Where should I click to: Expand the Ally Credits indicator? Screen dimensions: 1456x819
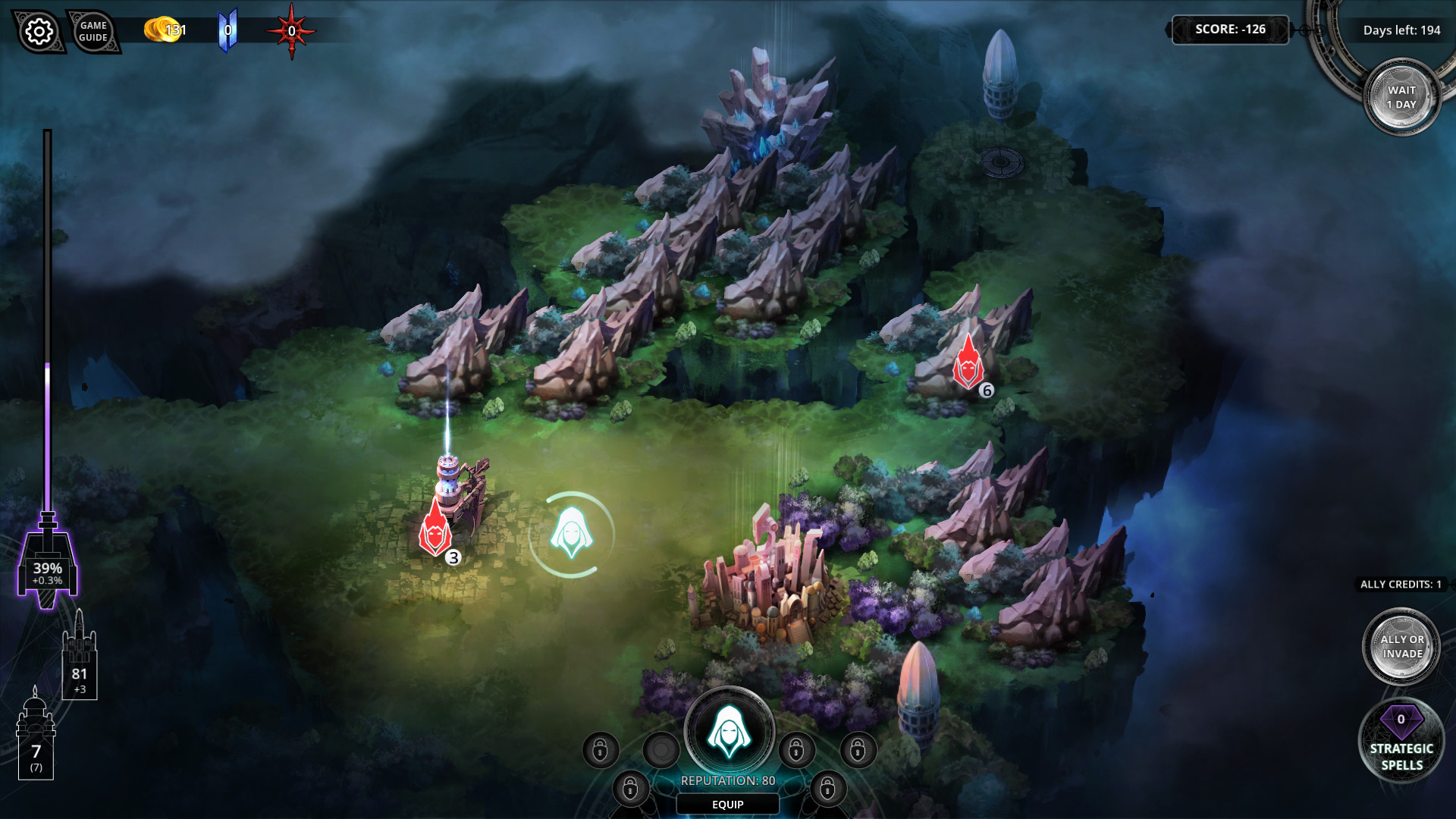(x=1401, y=584)
